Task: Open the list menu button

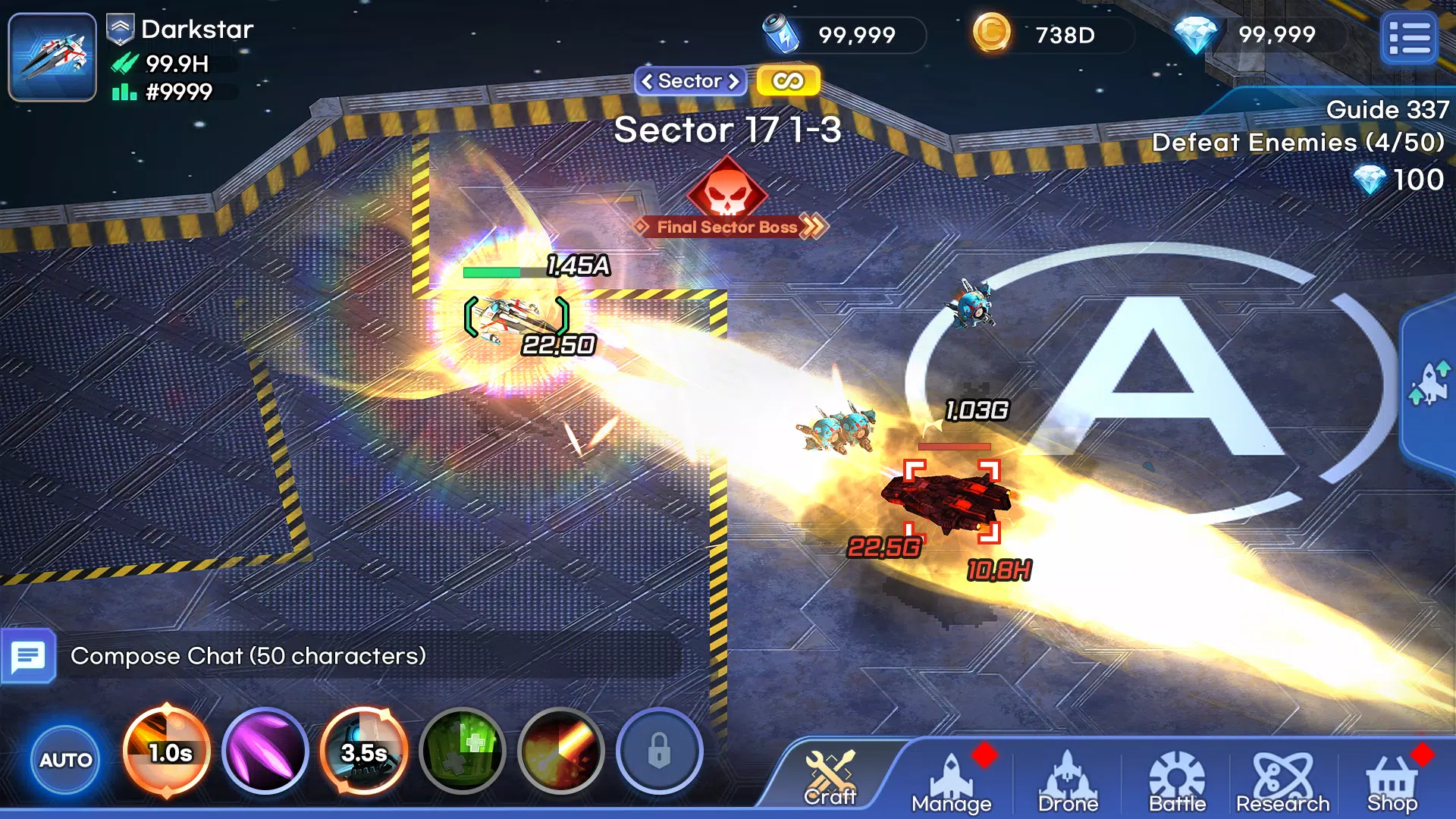Action: pos(1409,38)
